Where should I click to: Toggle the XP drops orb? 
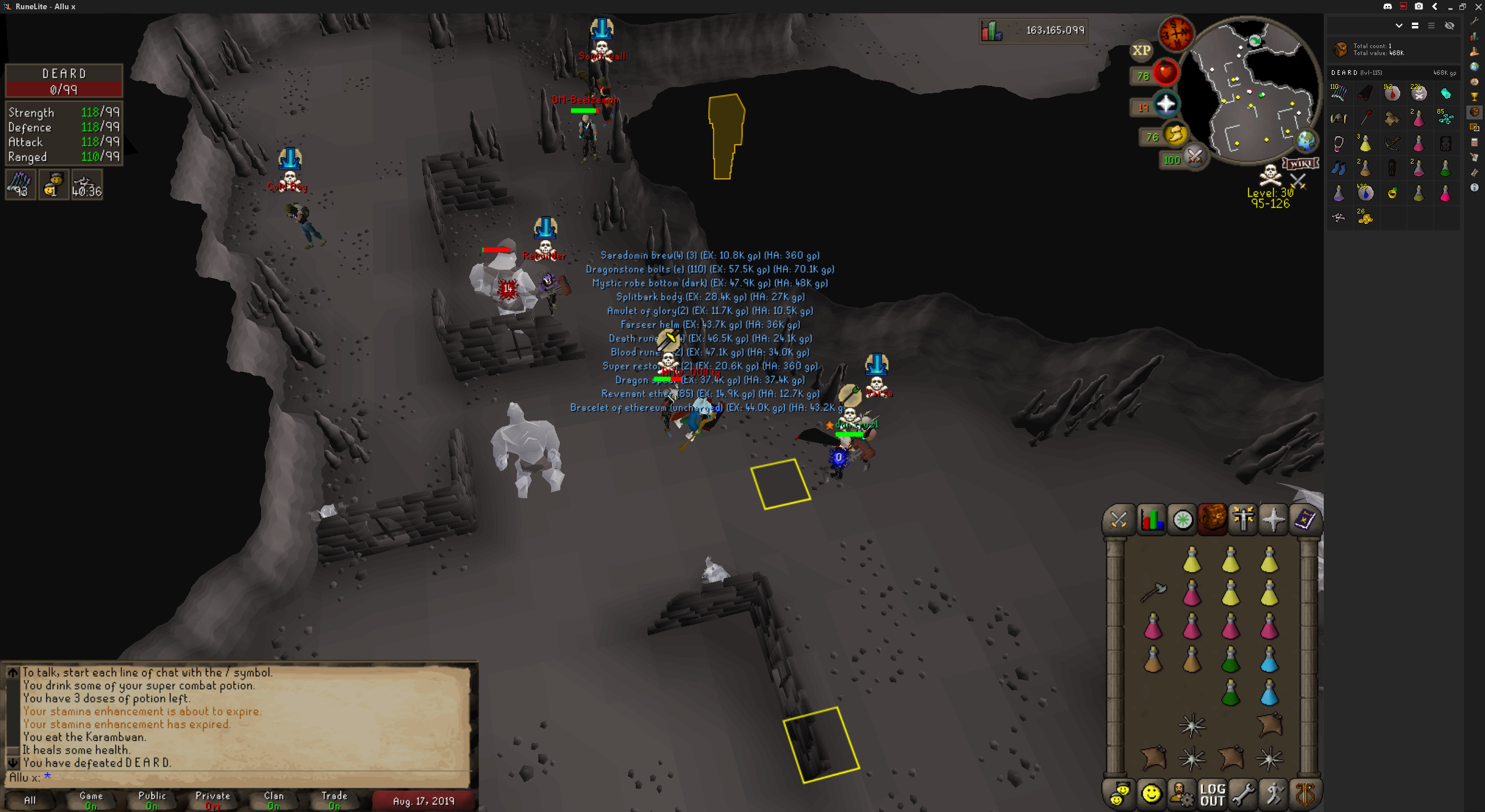(1141, 50)
